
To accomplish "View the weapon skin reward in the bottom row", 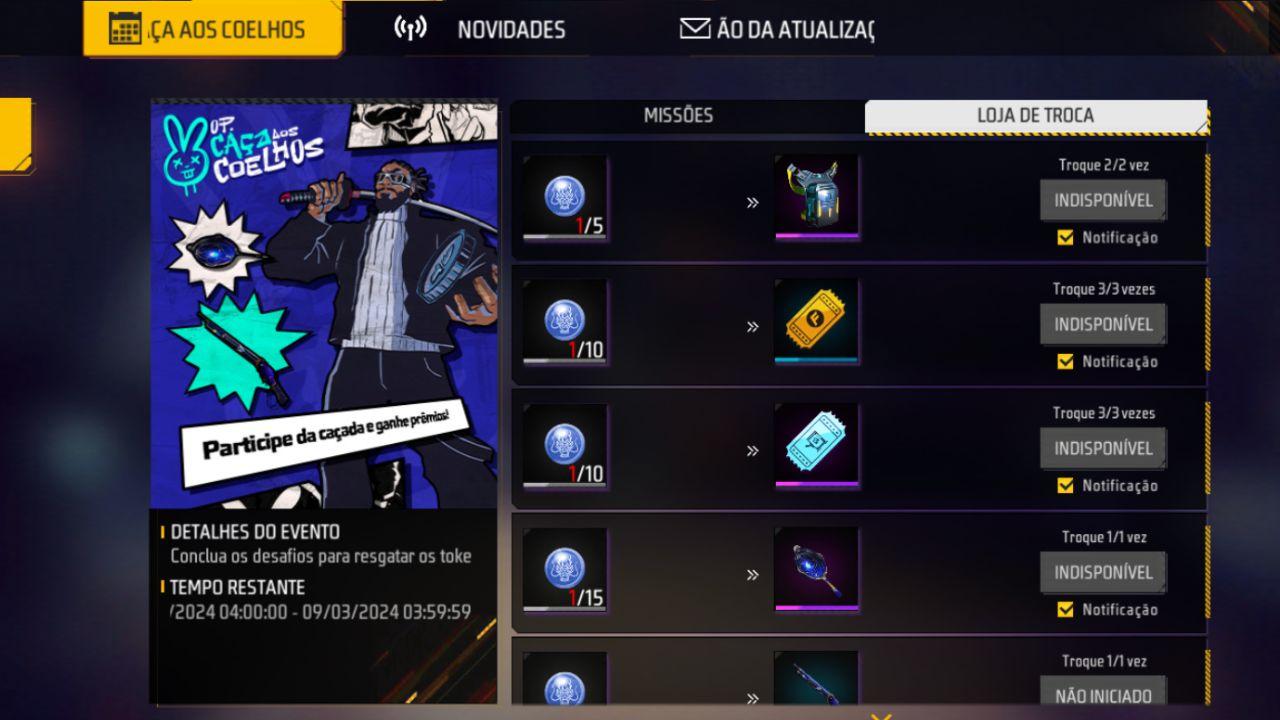I will pos(816,690).
